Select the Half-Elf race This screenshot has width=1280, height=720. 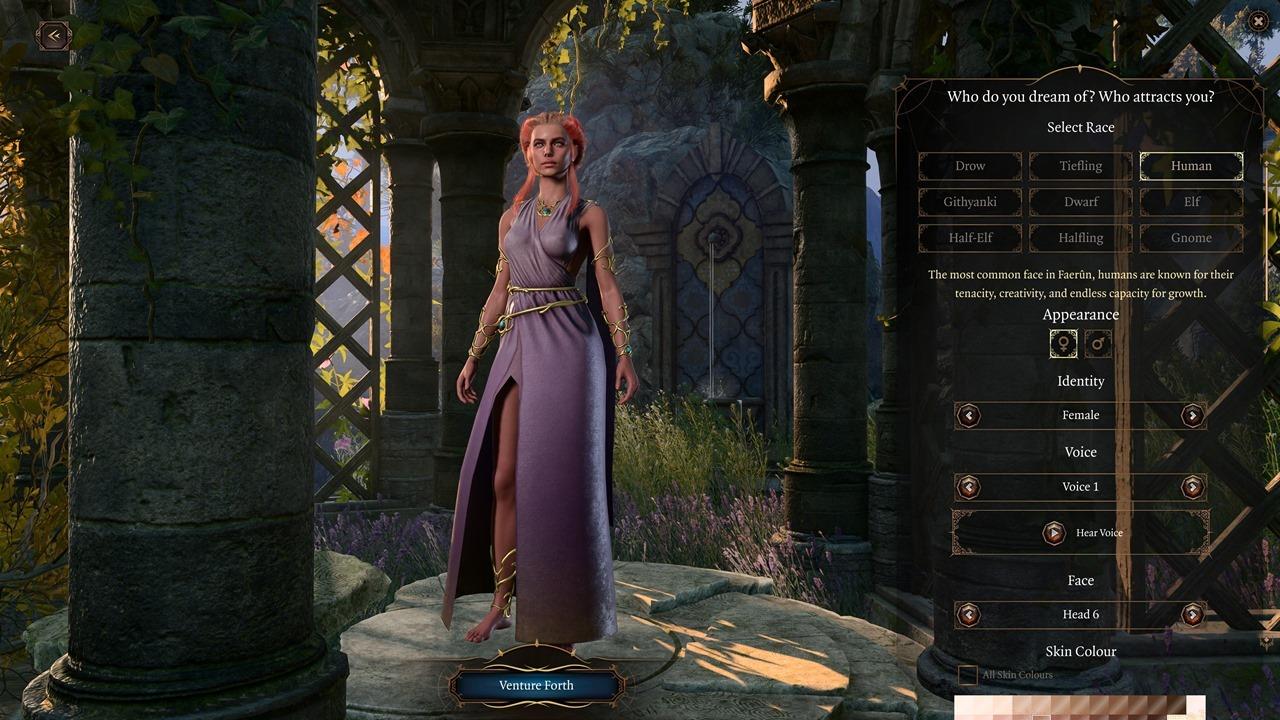point(969,238)
